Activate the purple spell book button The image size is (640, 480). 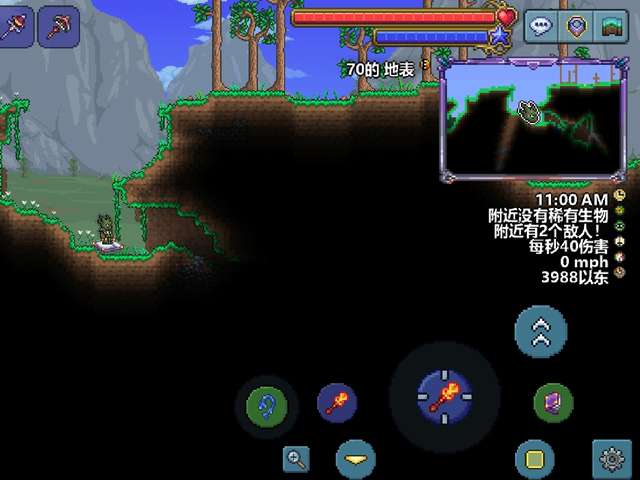(552, 404)
